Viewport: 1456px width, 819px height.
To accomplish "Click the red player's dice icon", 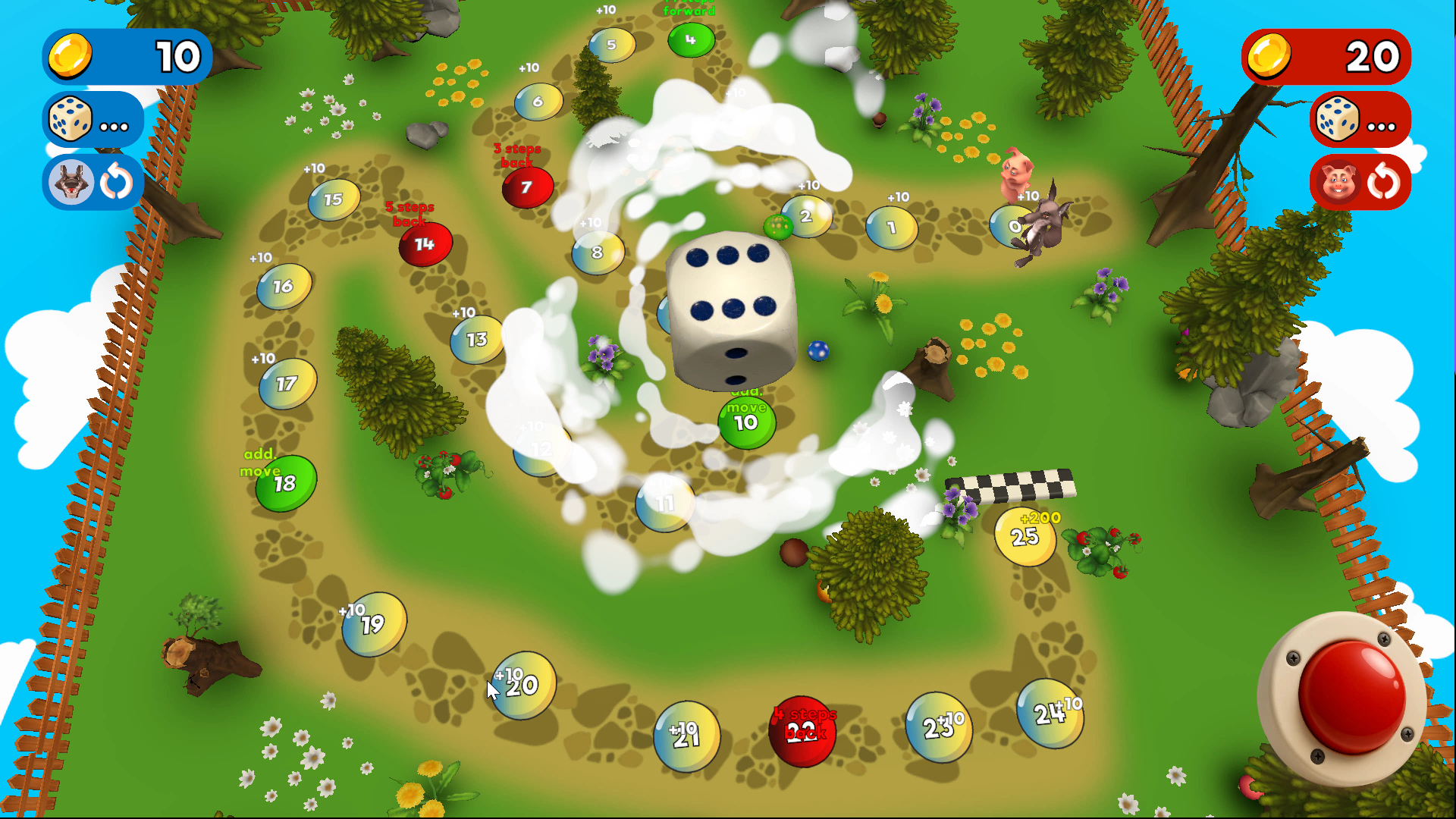I will [1338, 120].
